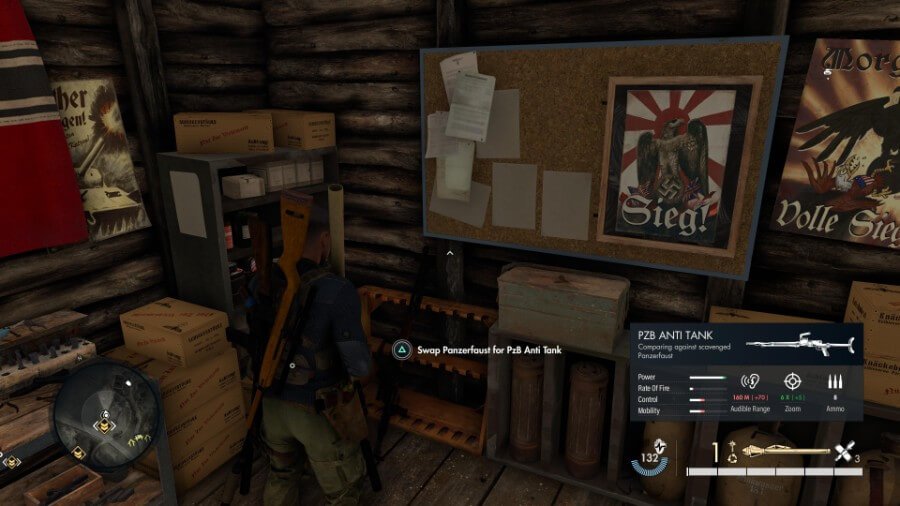Click the yellow chevron marker off the minimap's edge

point(12,461)
